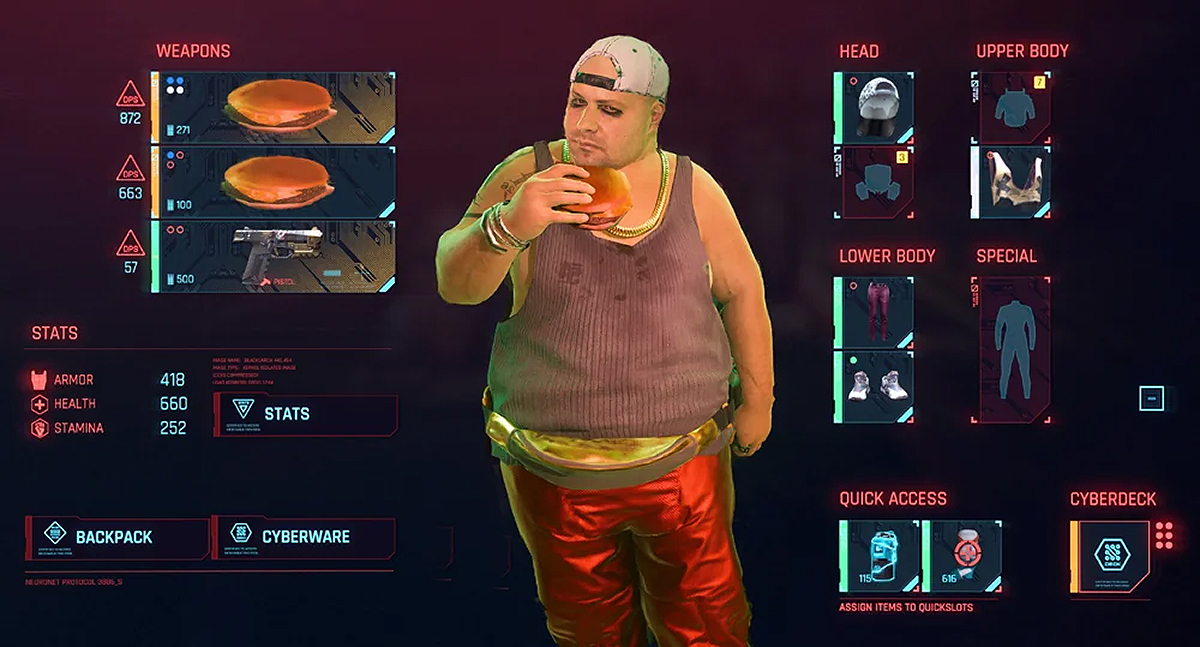Open the Special outfit slot
The width and height of the screenshot is (1200, 647).
click(1011, 349)
